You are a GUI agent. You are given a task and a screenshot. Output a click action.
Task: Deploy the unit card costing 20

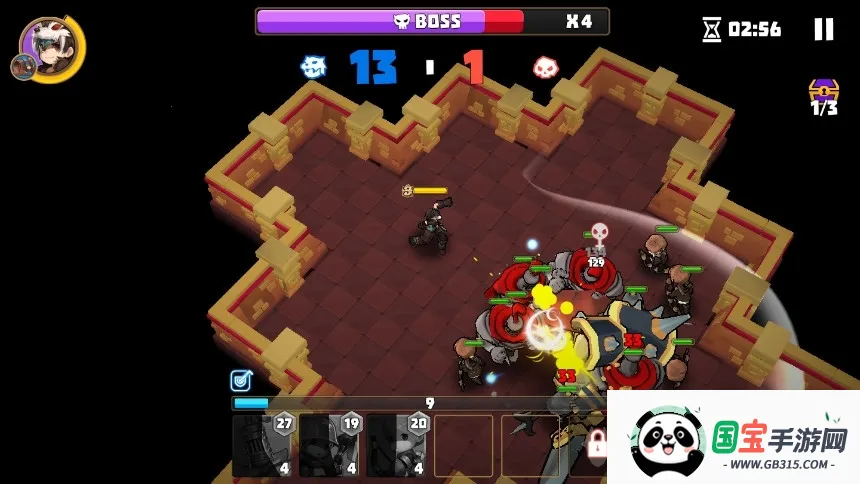coord(396,445)
